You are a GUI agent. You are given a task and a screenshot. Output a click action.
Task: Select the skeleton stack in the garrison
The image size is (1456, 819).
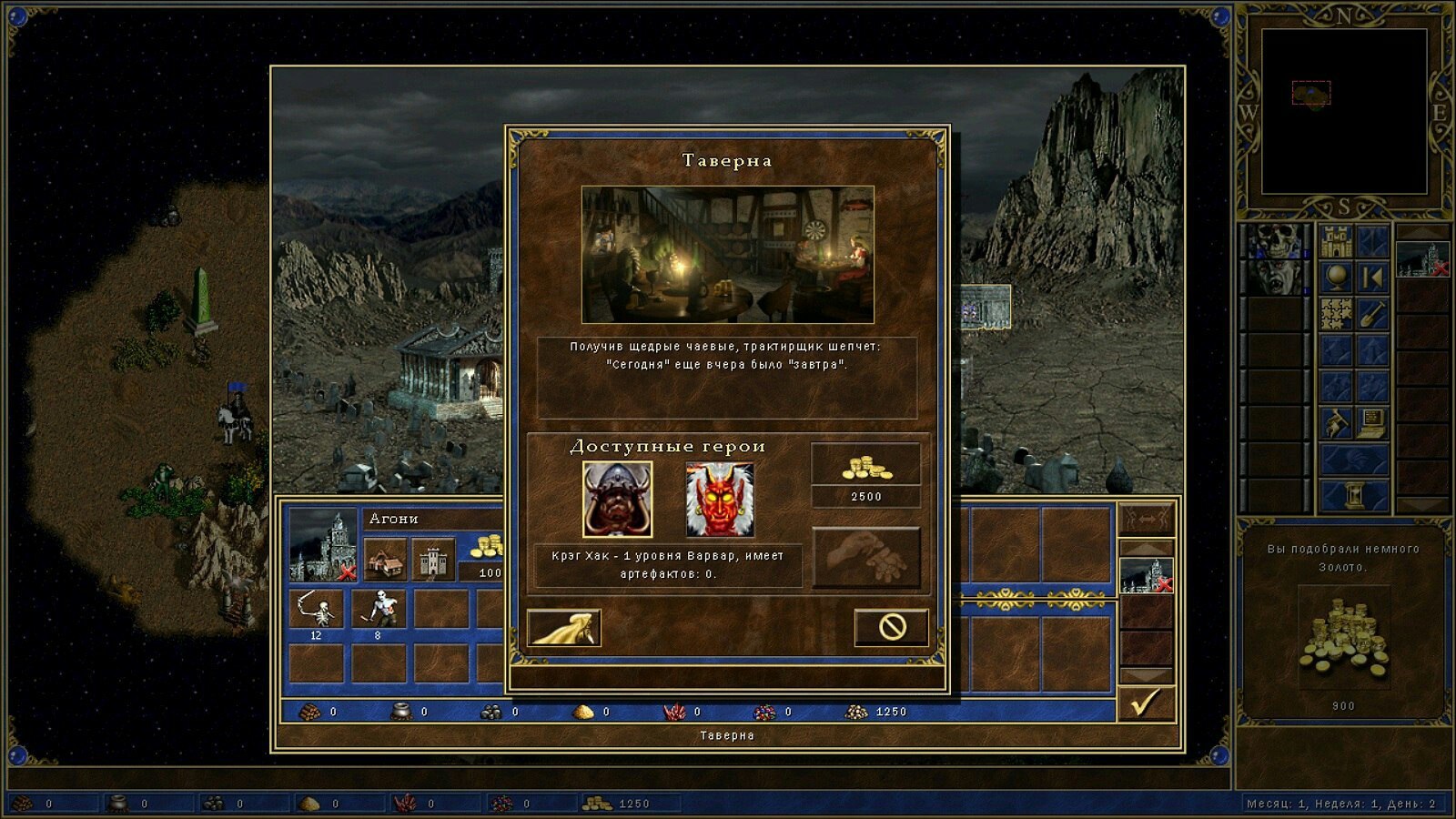pos(316,609)
